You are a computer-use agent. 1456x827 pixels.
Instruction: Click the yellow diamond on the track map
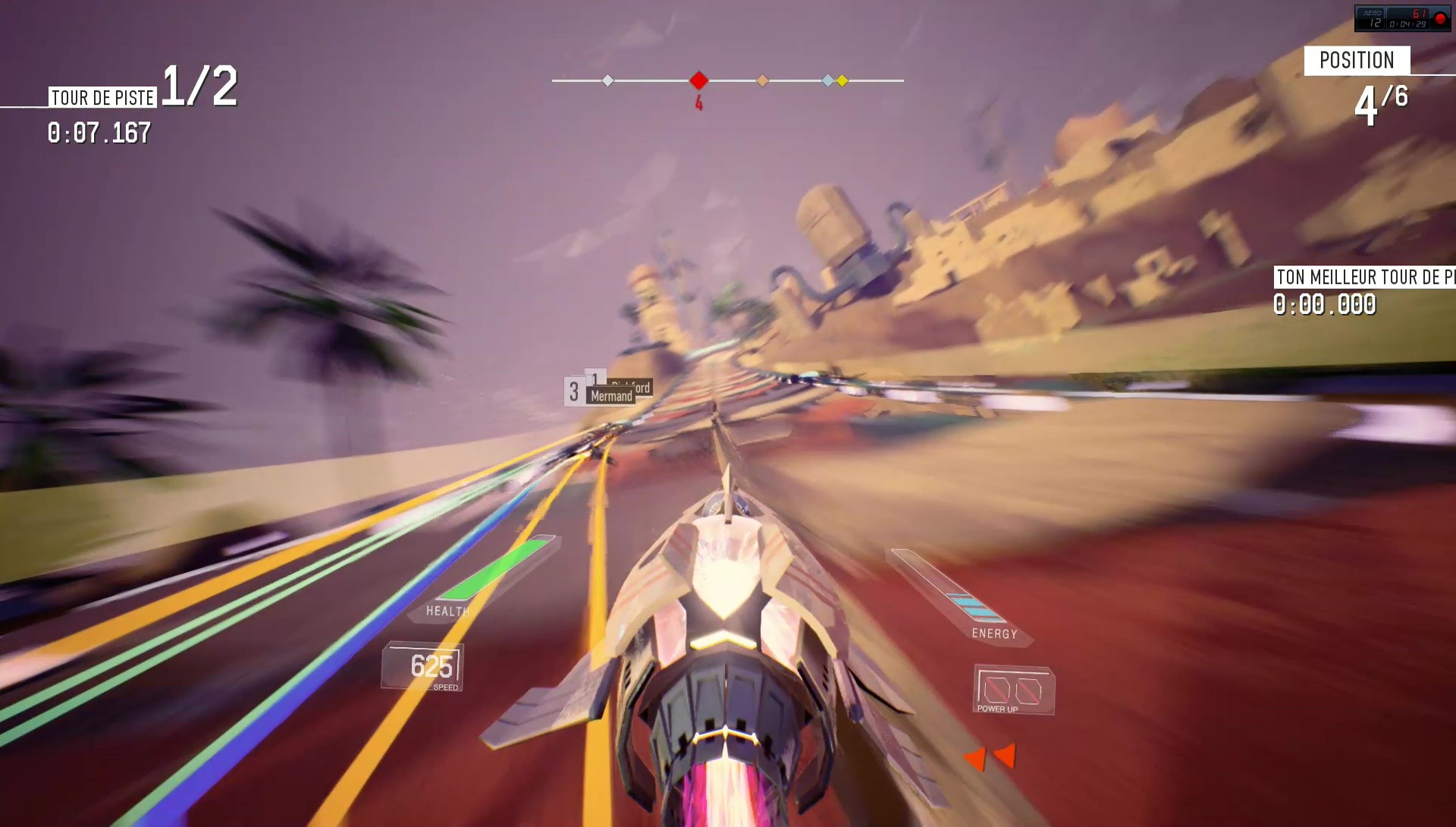pyautogui.click(x=842, y=79)
